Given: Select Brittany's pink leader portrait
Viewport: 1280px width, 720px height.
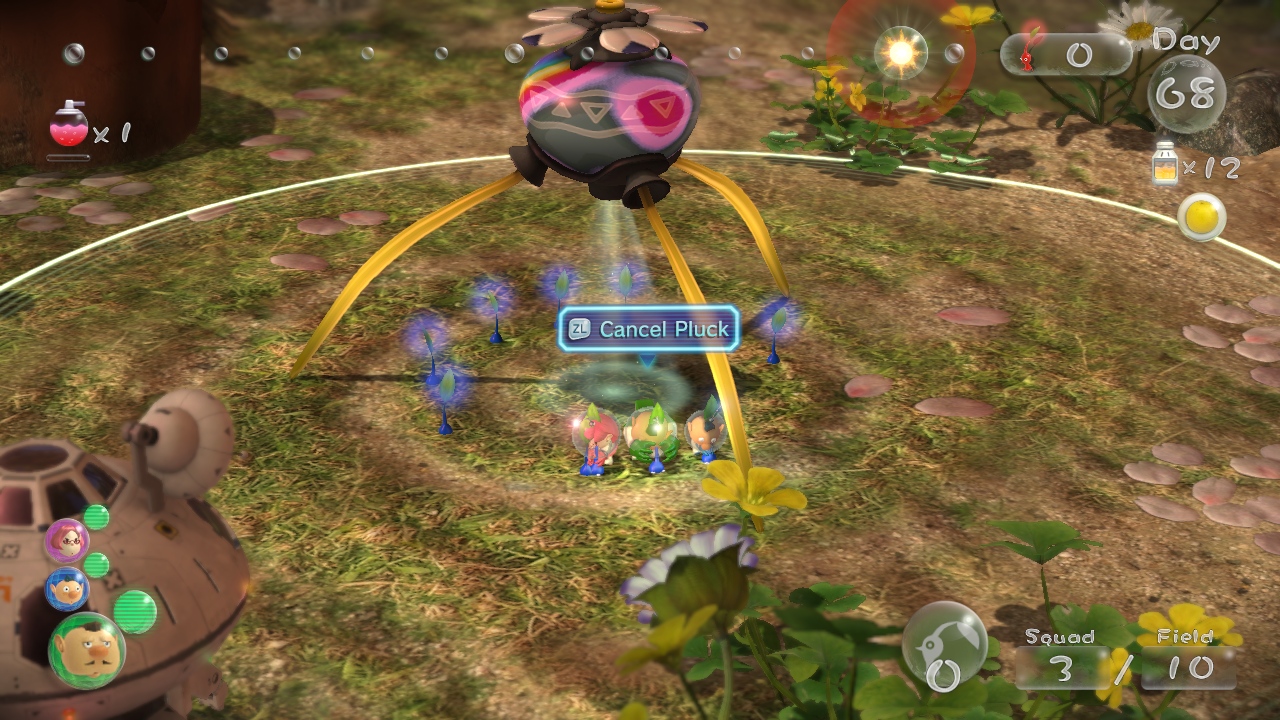Looking at the screenshot, I should 67,541.
